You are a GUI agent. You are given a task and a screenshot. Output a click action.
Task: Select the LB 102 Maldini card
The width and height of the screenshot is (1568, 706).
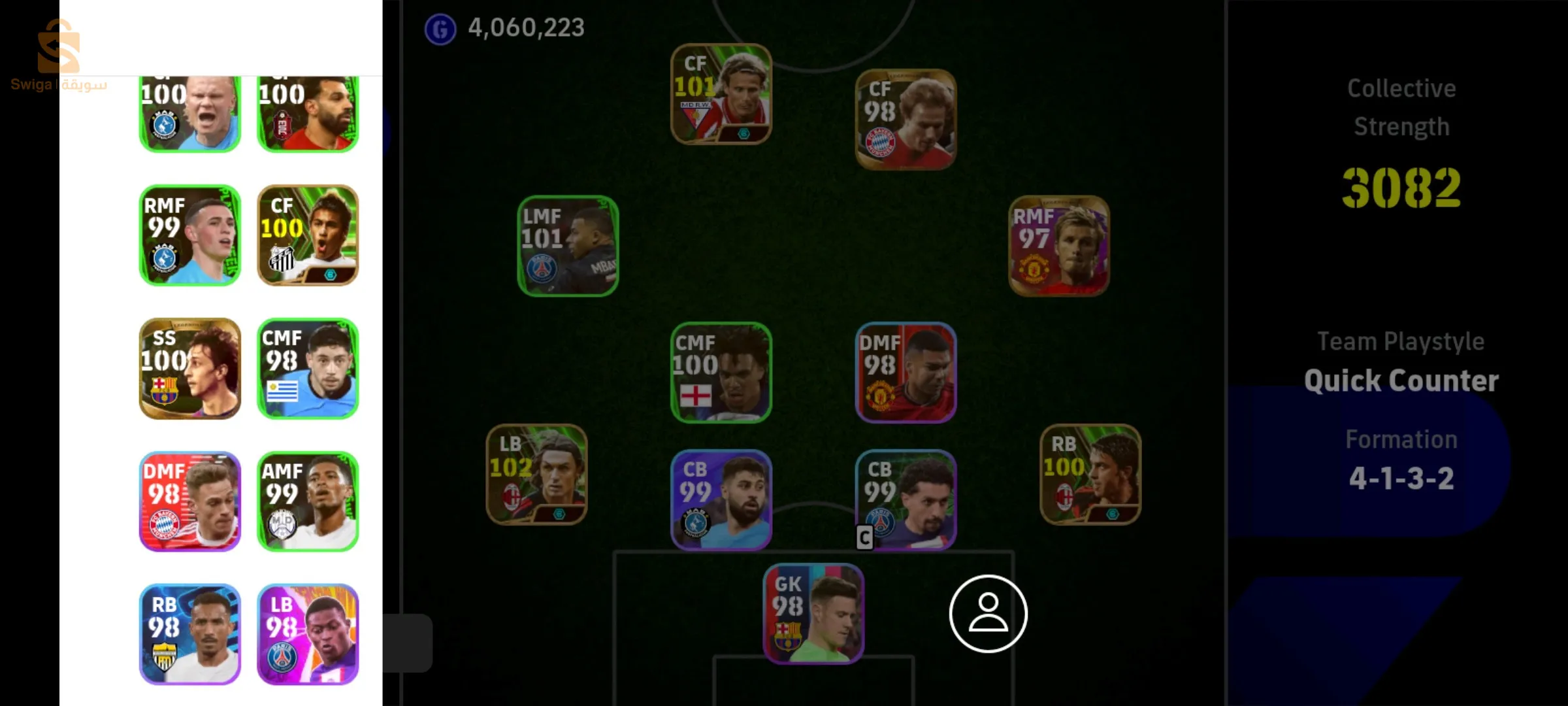[536, 476]
